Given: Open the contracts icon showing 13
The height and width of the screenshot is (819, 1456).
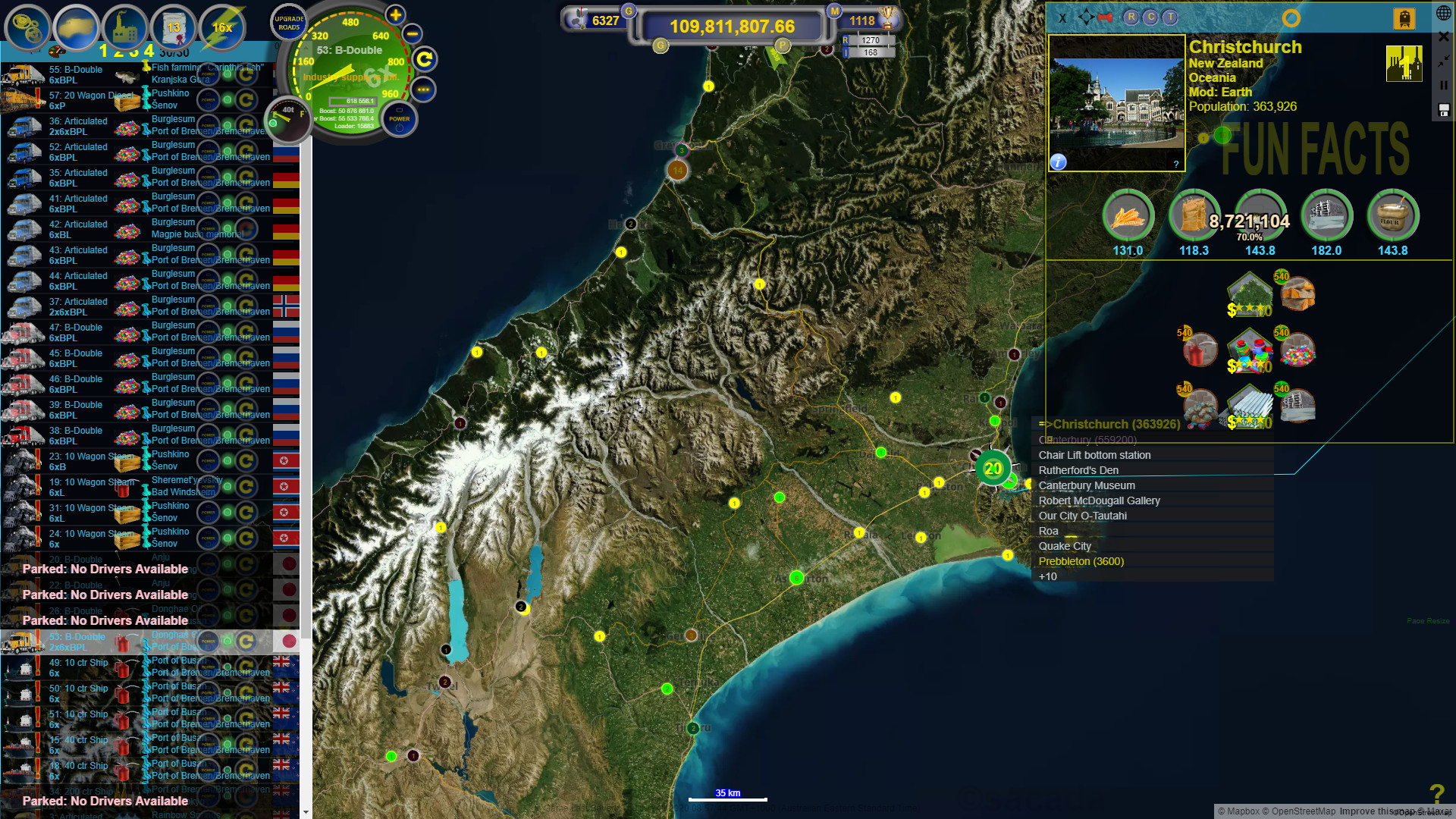Looking at the screenshot, I should pyautogui.click(x=174, y=27).
